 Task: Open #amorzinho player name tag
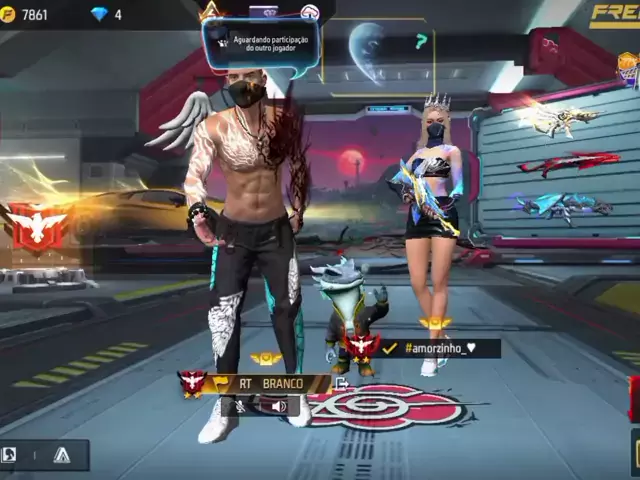click(x=438, y=348)
